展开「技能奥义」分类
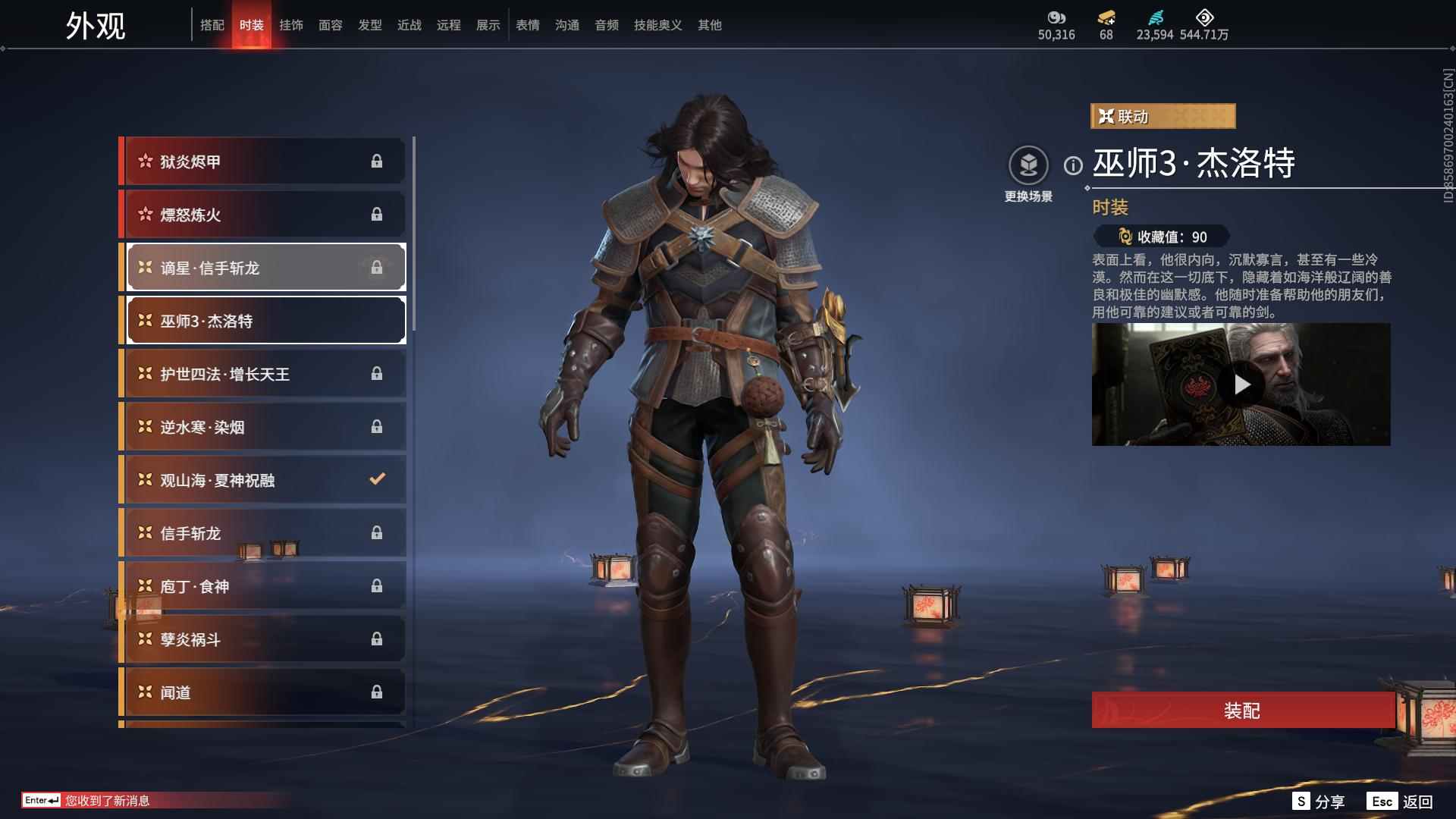The image size is (1456, 819). [x=655, y=24]
